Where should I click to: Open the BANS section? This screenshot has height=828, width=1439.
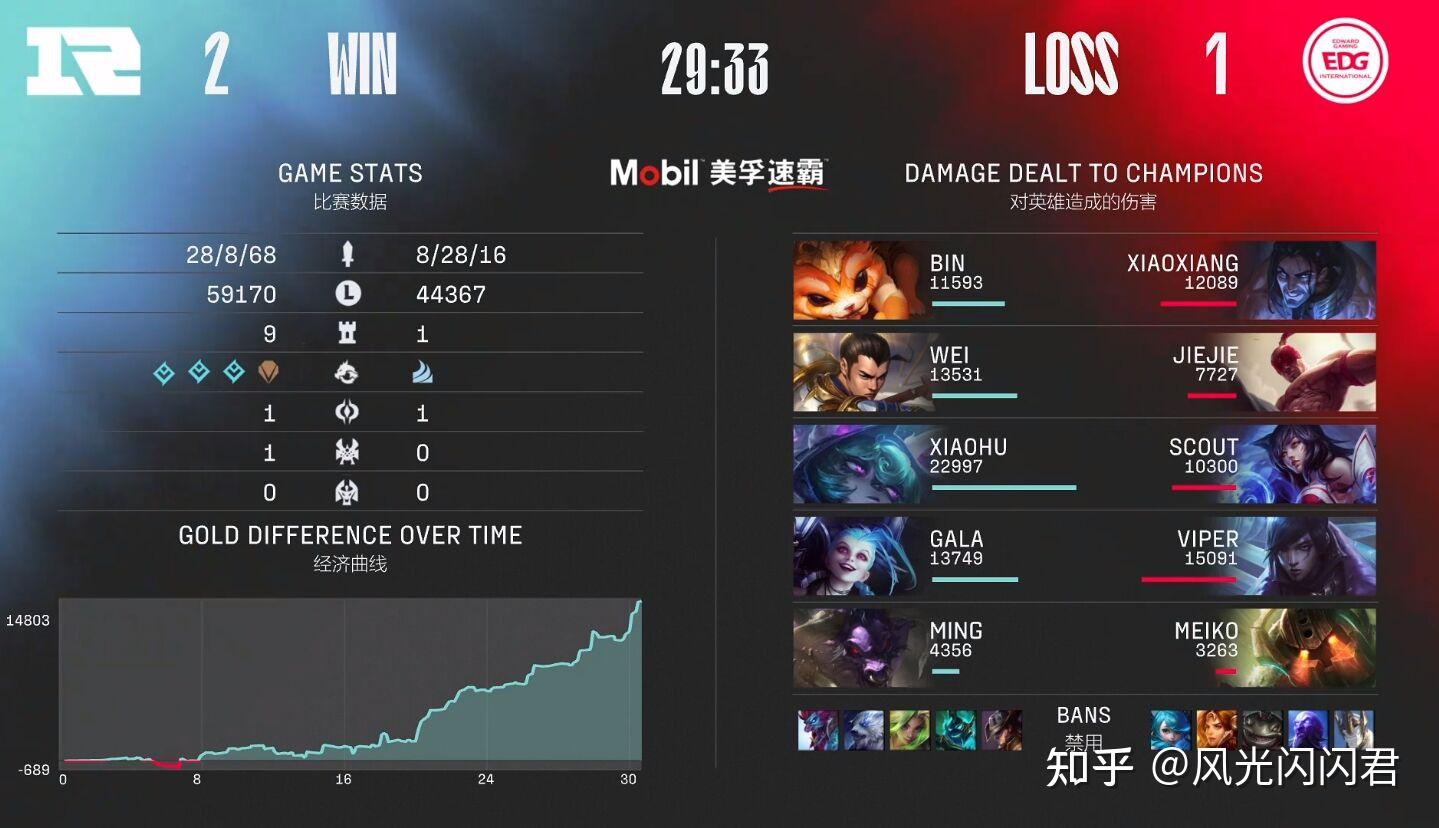1083,715
